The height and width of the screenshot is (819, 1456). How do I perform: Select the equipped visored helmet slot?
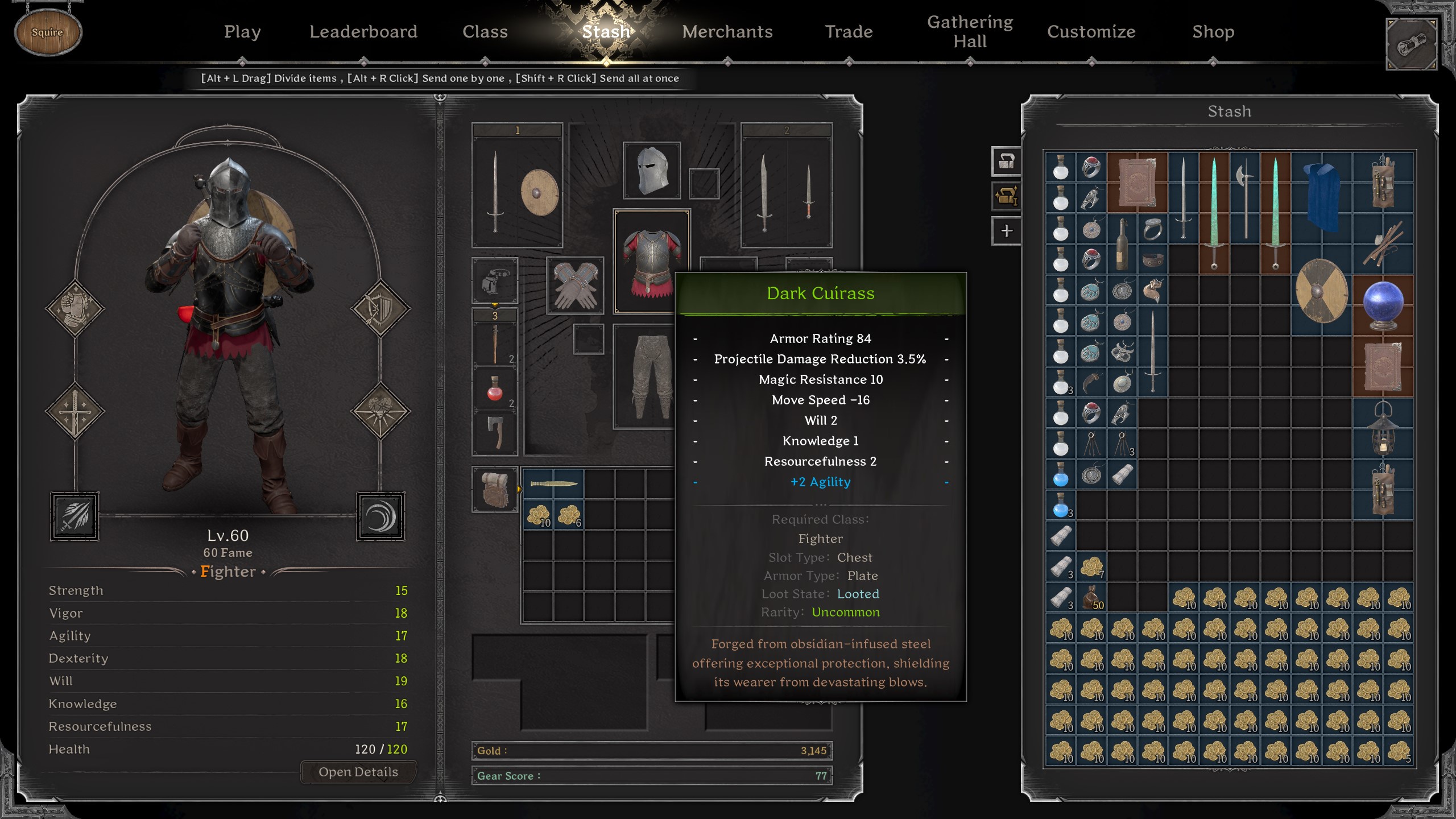pyautogui.click(x=652, y=171)
